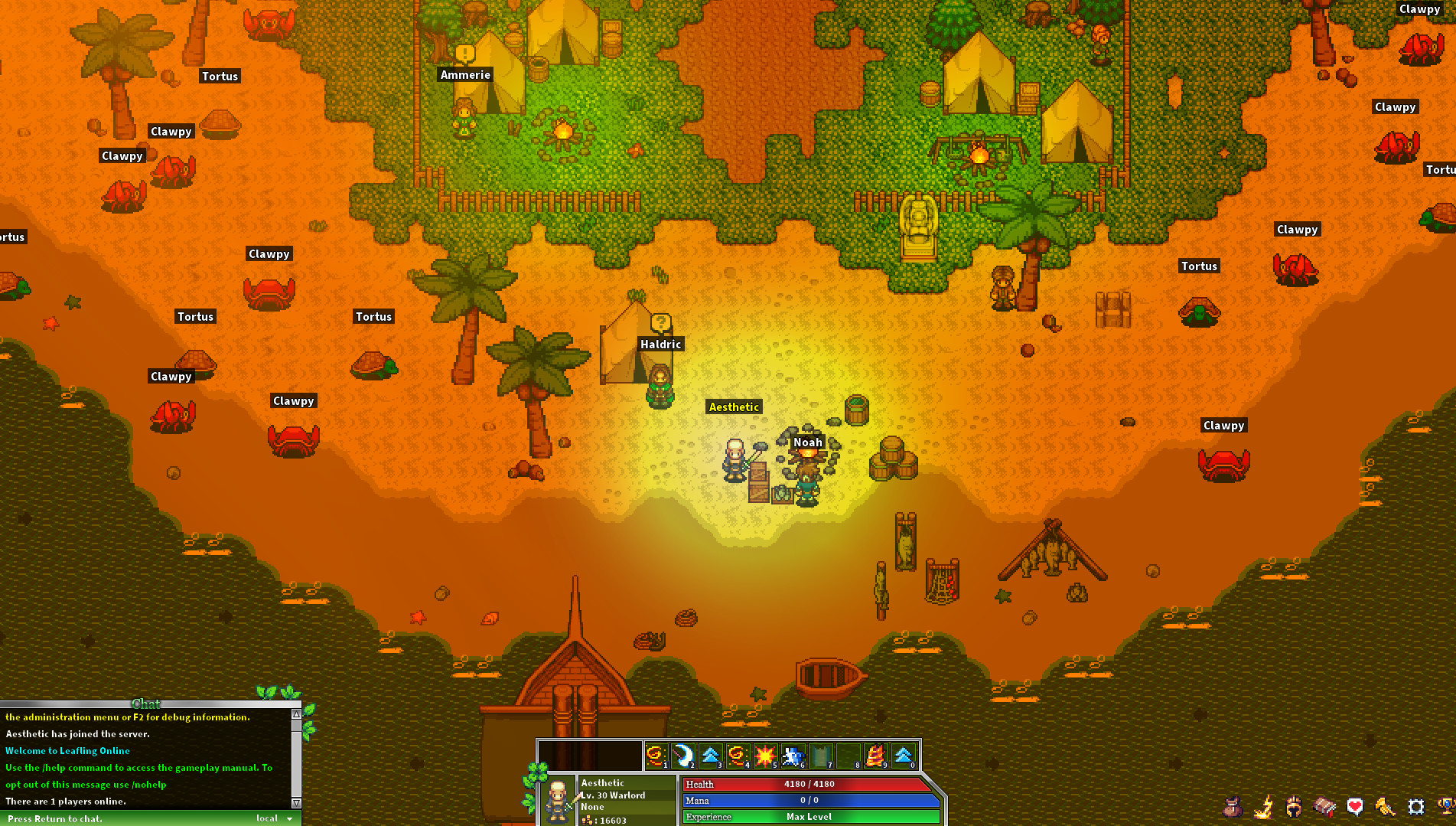Viewport: 1456px width, 826px height.
Task: Open the inventory bag icon
Action: (x=1232, y=806)
